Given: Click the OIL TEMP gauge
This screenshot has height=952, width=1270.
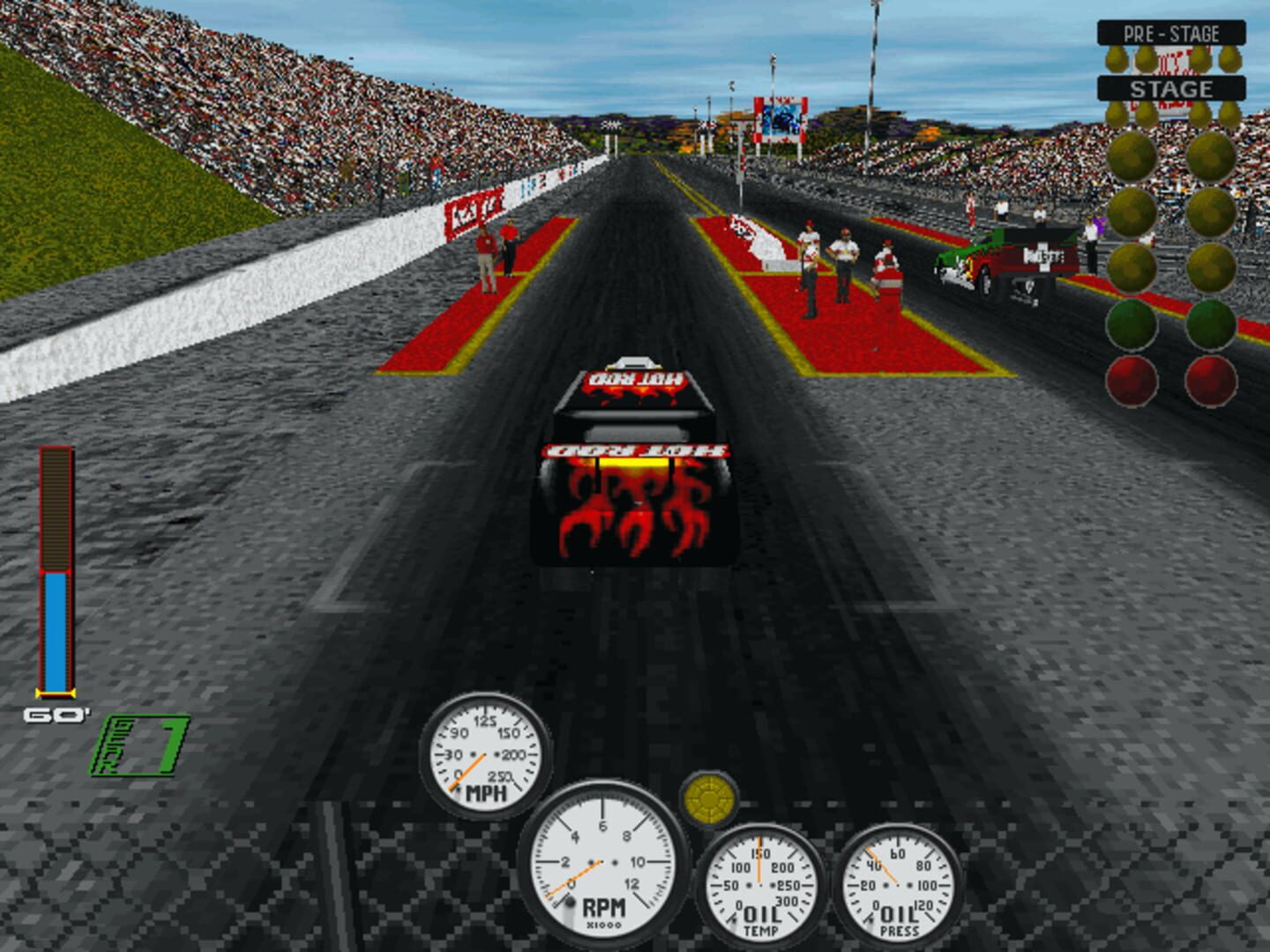Looking at the screenshot, I should (760, 886).
